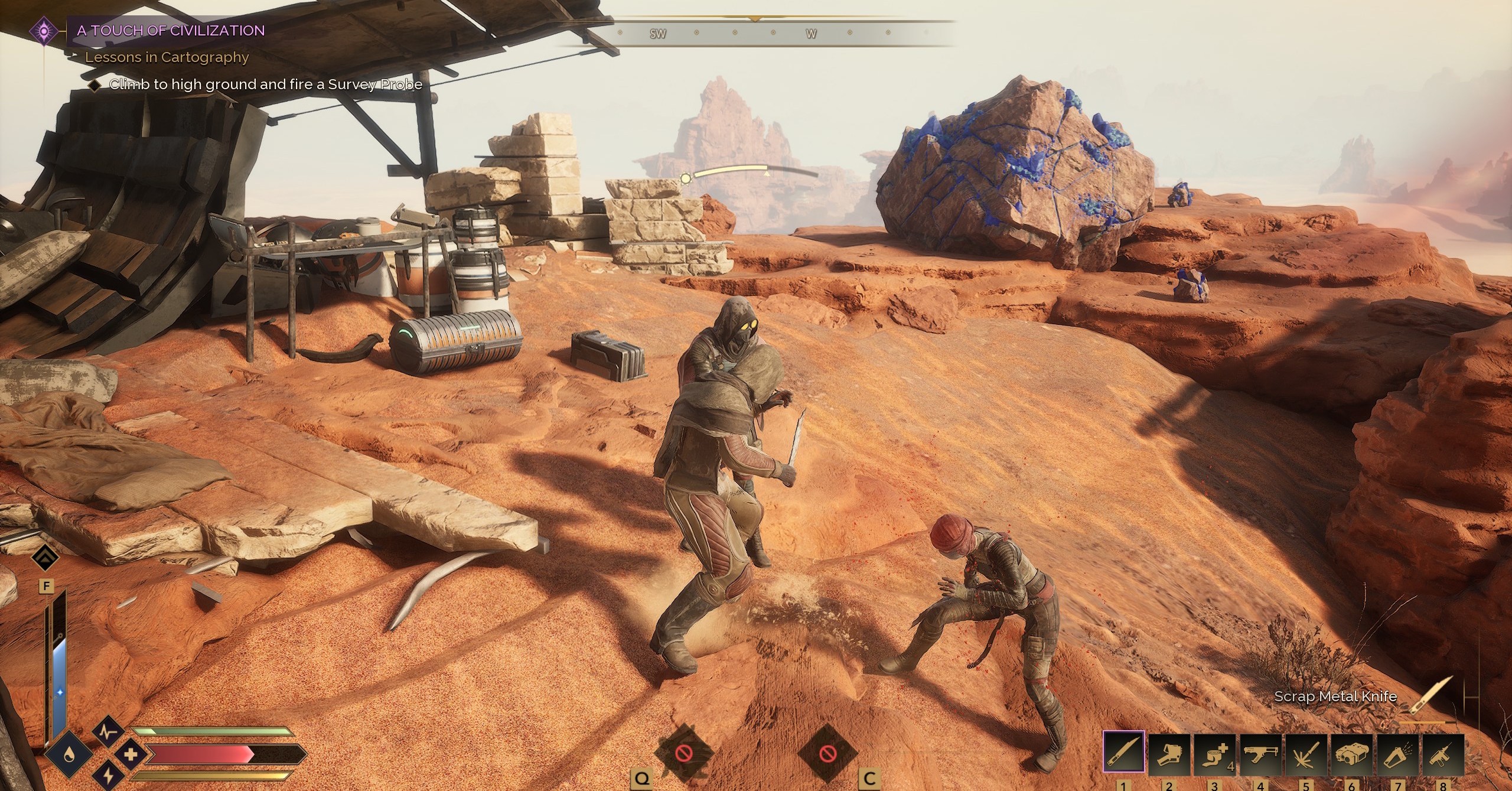Activate the disabled ability slot beside Q
This screenshot has height=791, width=1512.
(684, 753)
